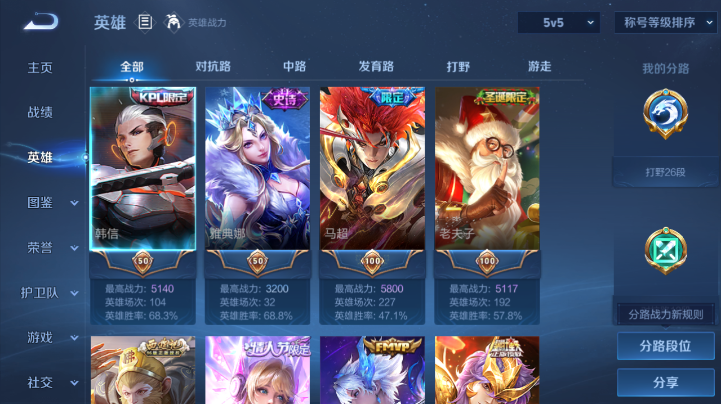The height and width of the screenshot is (404, 721).
Task: Choose the 老夫子 Christmas skin card
Action: click(x=487, y=170)
